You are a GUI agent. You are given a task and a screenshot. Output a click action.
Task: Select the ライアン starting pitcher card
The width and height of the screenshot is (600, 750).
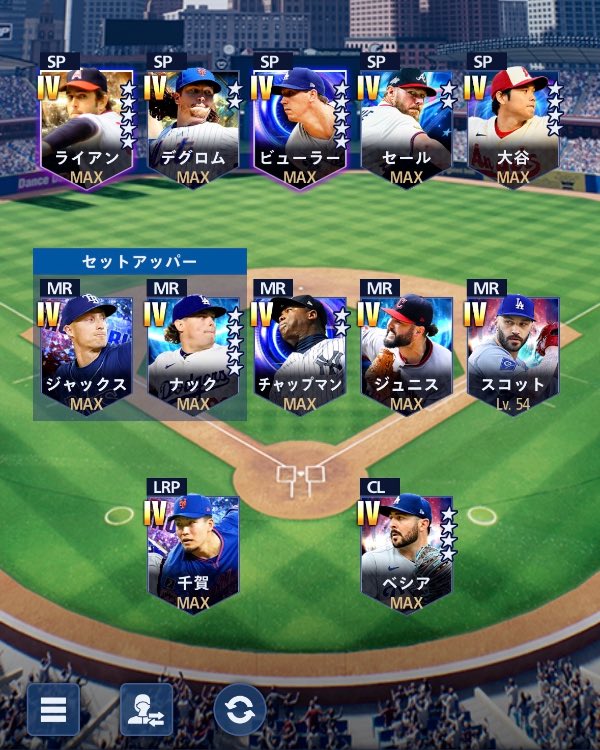[x=88, y=126]
